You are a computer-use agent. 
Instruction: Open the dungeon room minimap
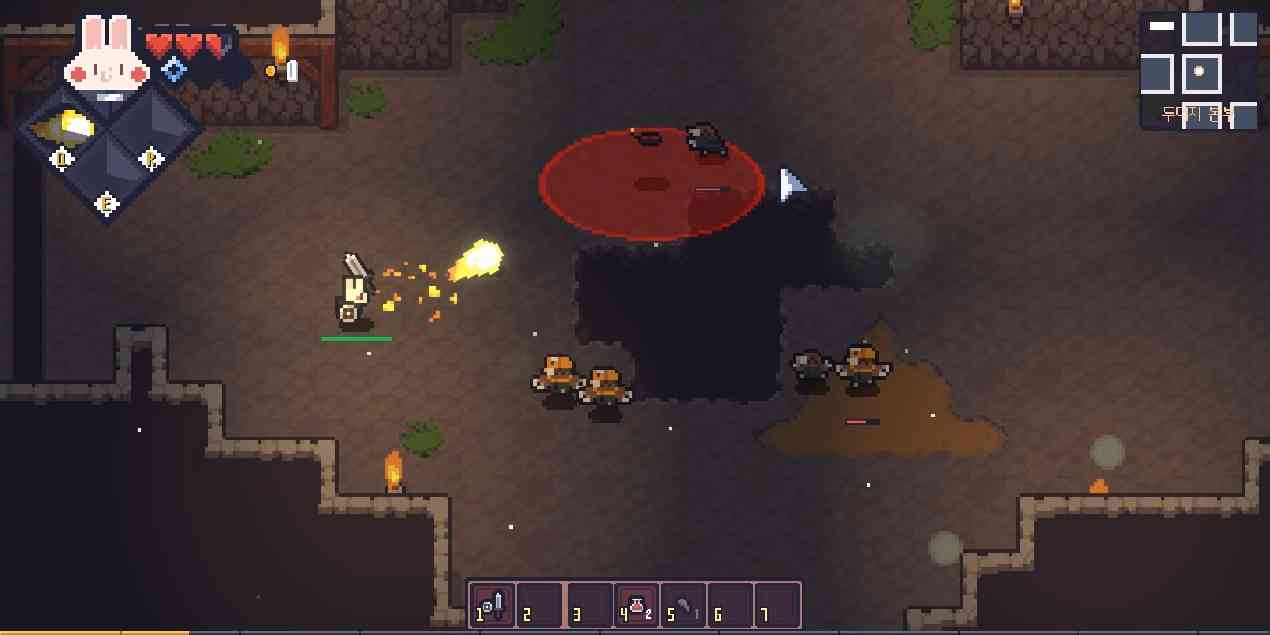coord(1198,70)
